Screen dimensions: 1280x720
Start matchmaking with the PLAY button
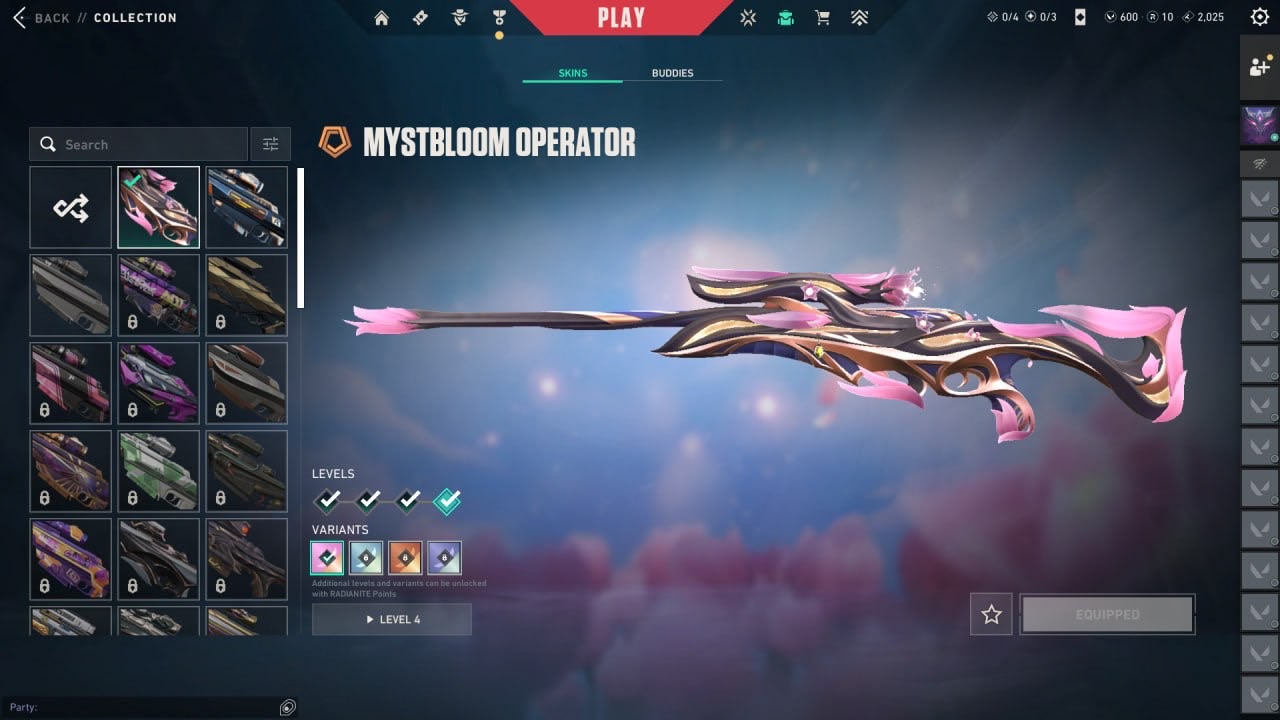click(620, 17)
